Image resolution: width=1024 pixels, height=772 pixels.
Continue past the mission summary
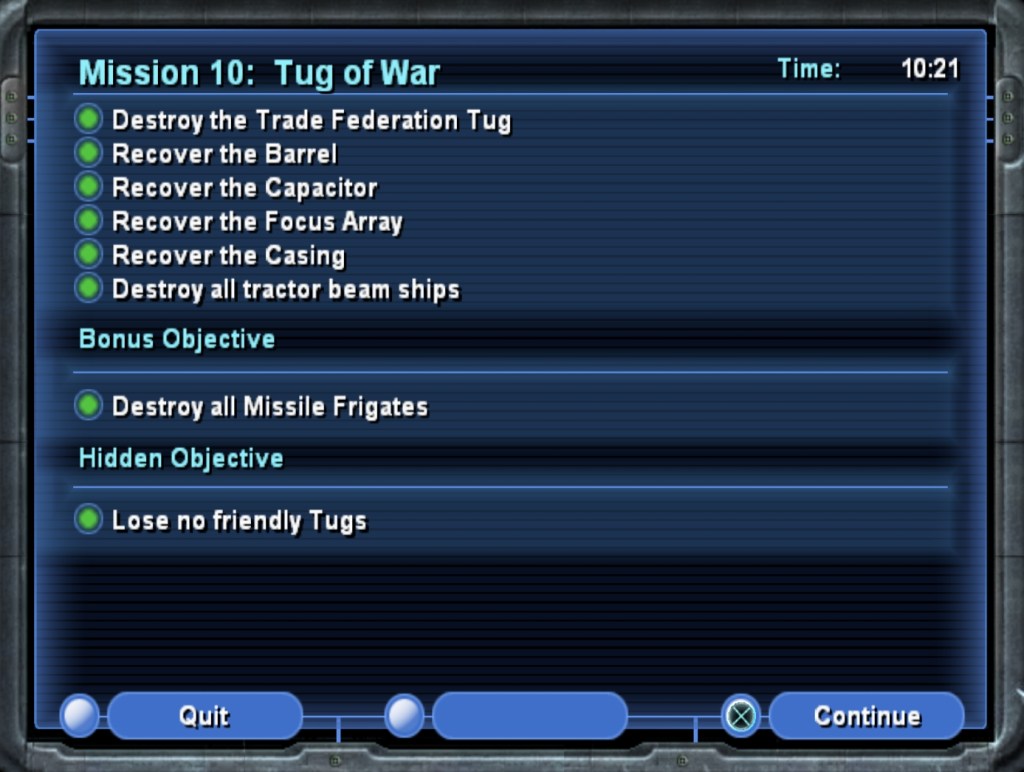pyautogui.click(x=866, y=716)
